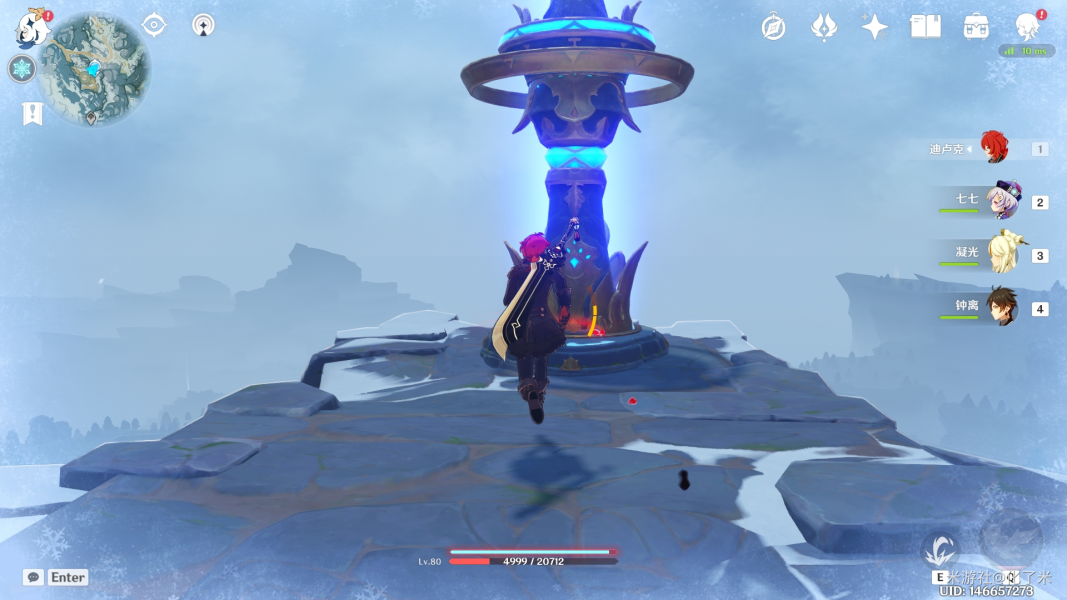Viewport: 1067px width, 600px height.
Task: Activate the eye-shaped Elemental Sight icon
Action: 154,25
